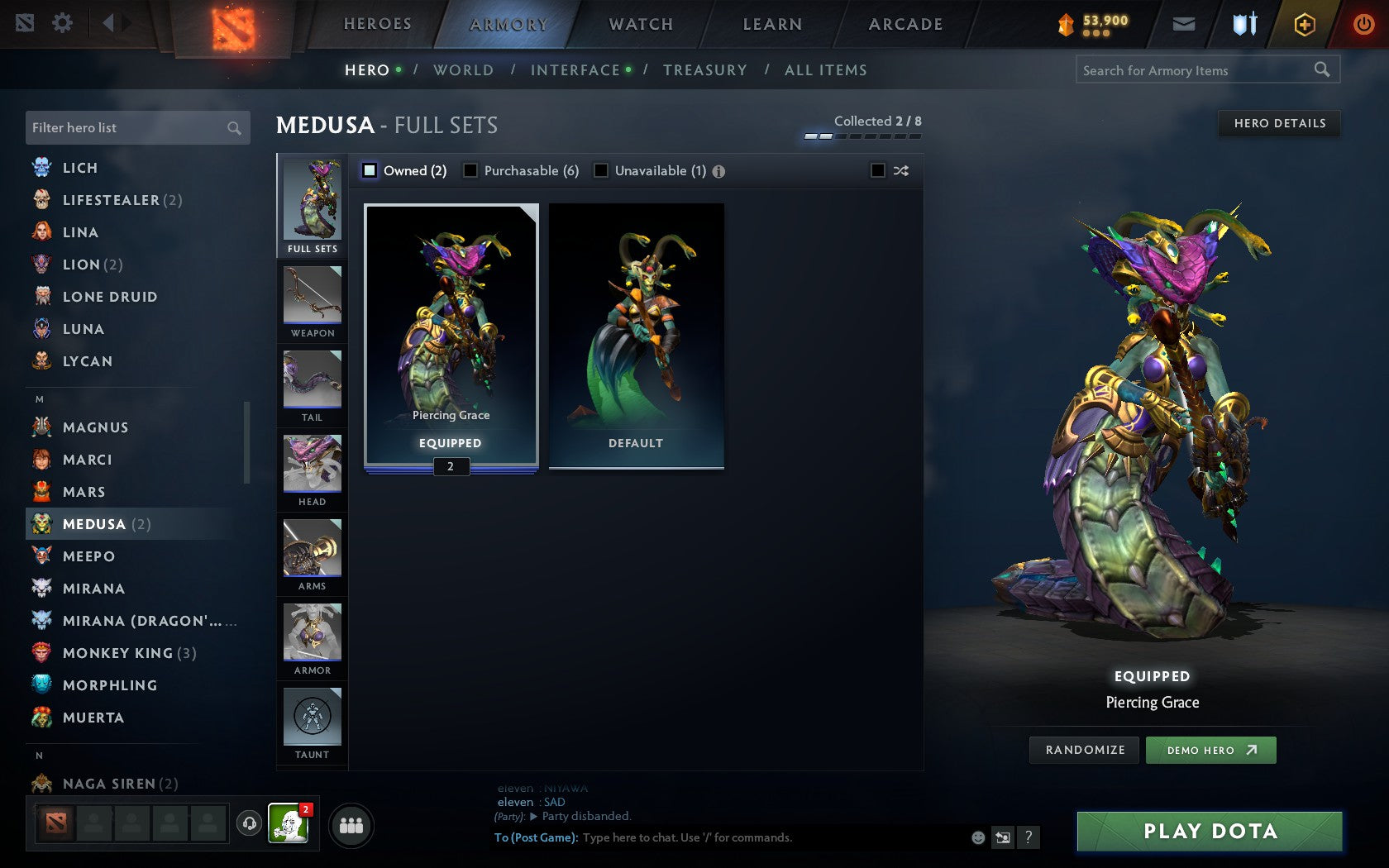Open the friends list icon near party slots
The image size is (1389, 868).
click(351, 824)
